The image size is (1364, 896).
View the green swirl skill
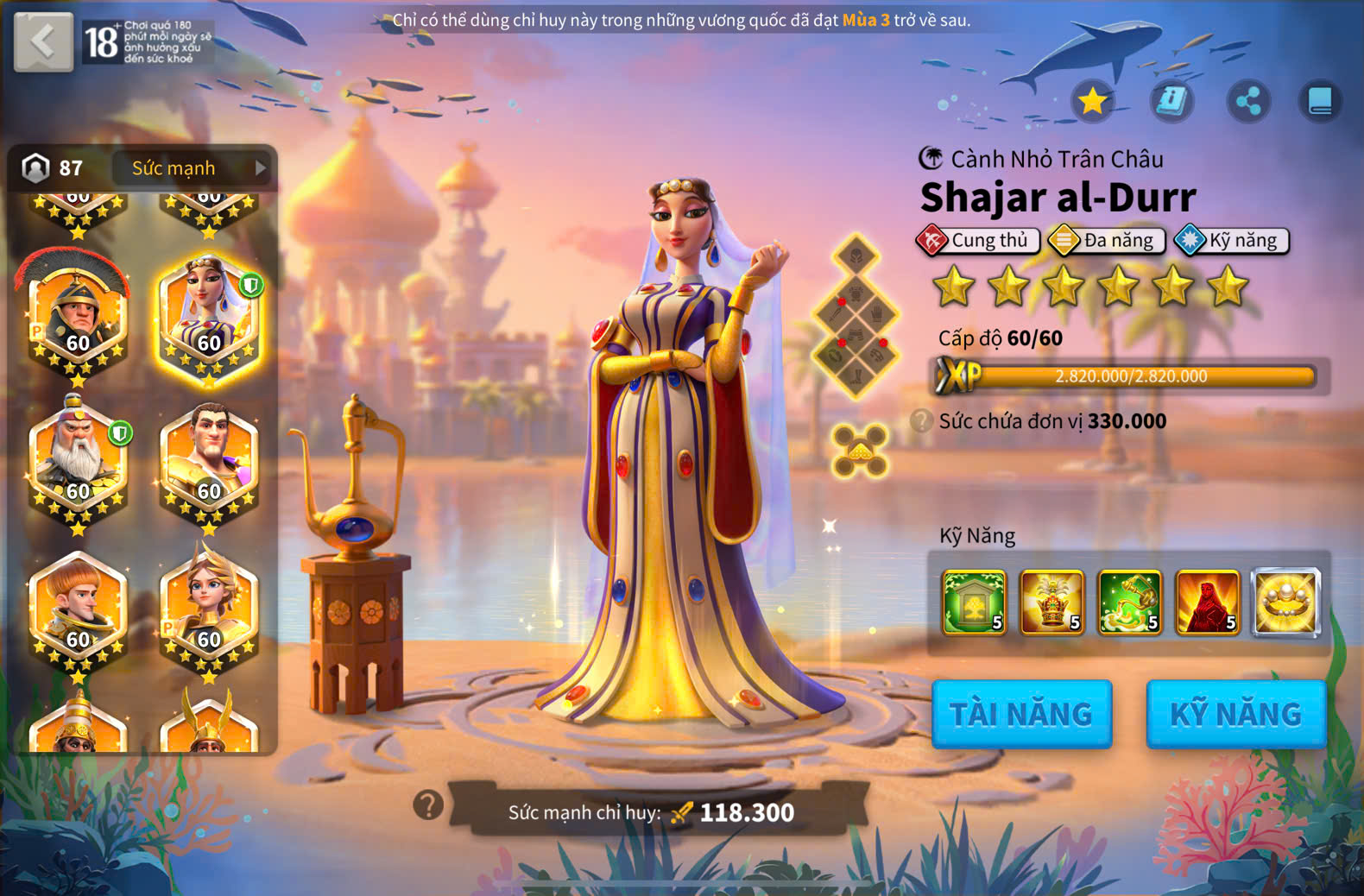[1129, 603]
